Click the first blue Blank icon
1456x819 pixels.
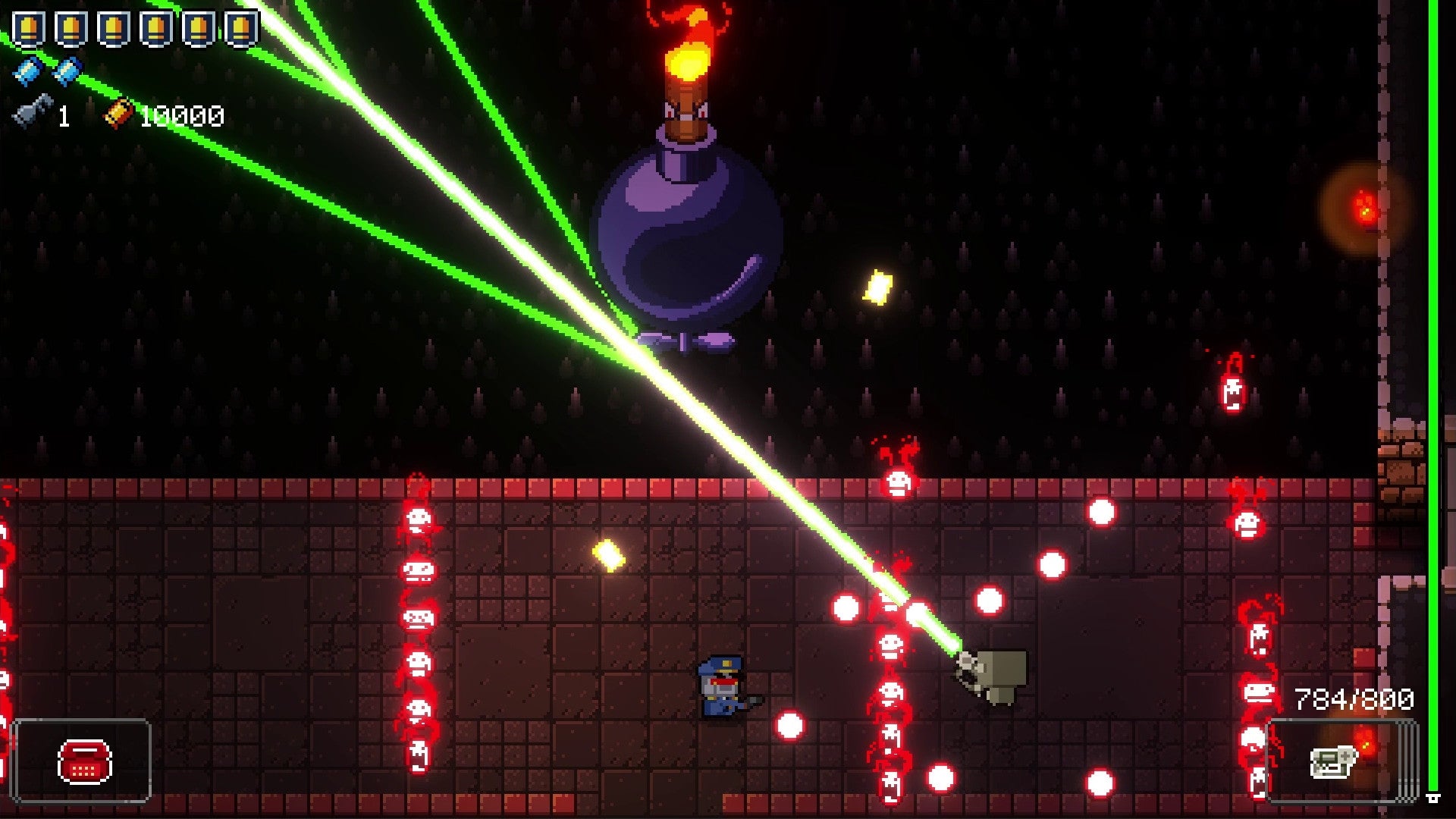tap(25, 72)
